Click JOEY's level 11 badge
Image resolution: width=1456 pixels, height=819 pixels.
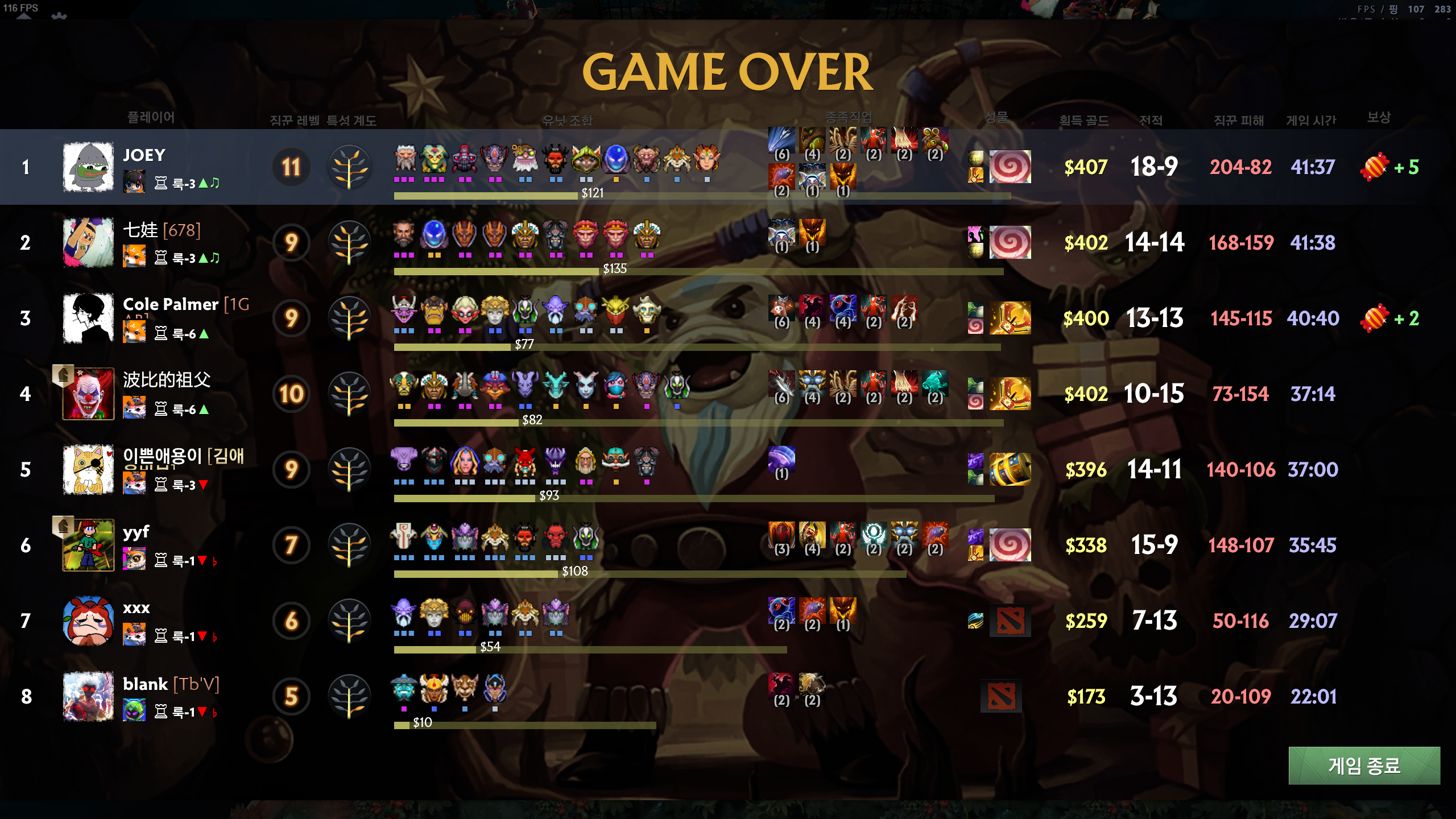(291, 167)
